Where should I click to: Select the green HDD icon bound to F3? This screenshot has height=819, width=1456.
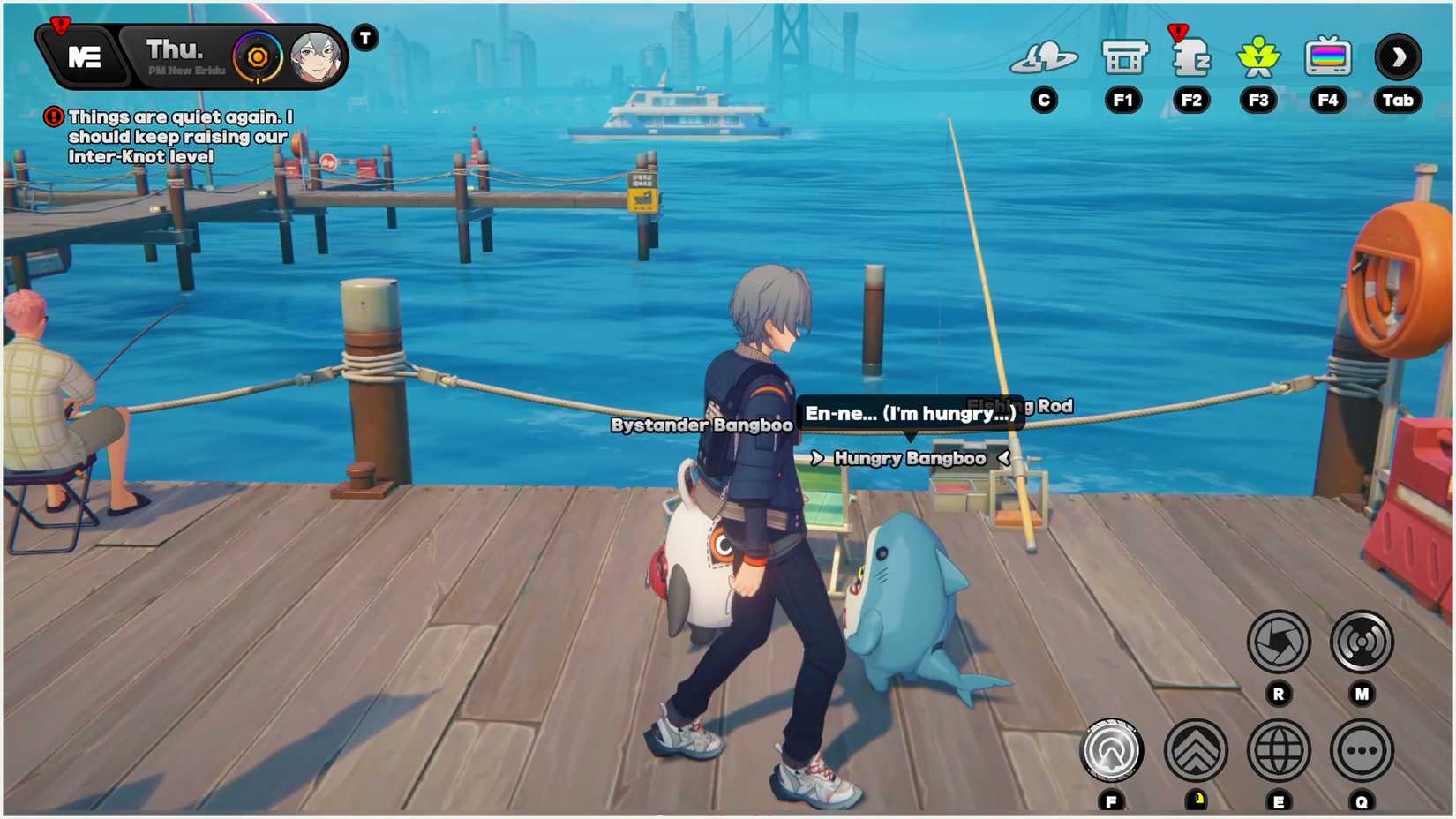point(1259,56)
